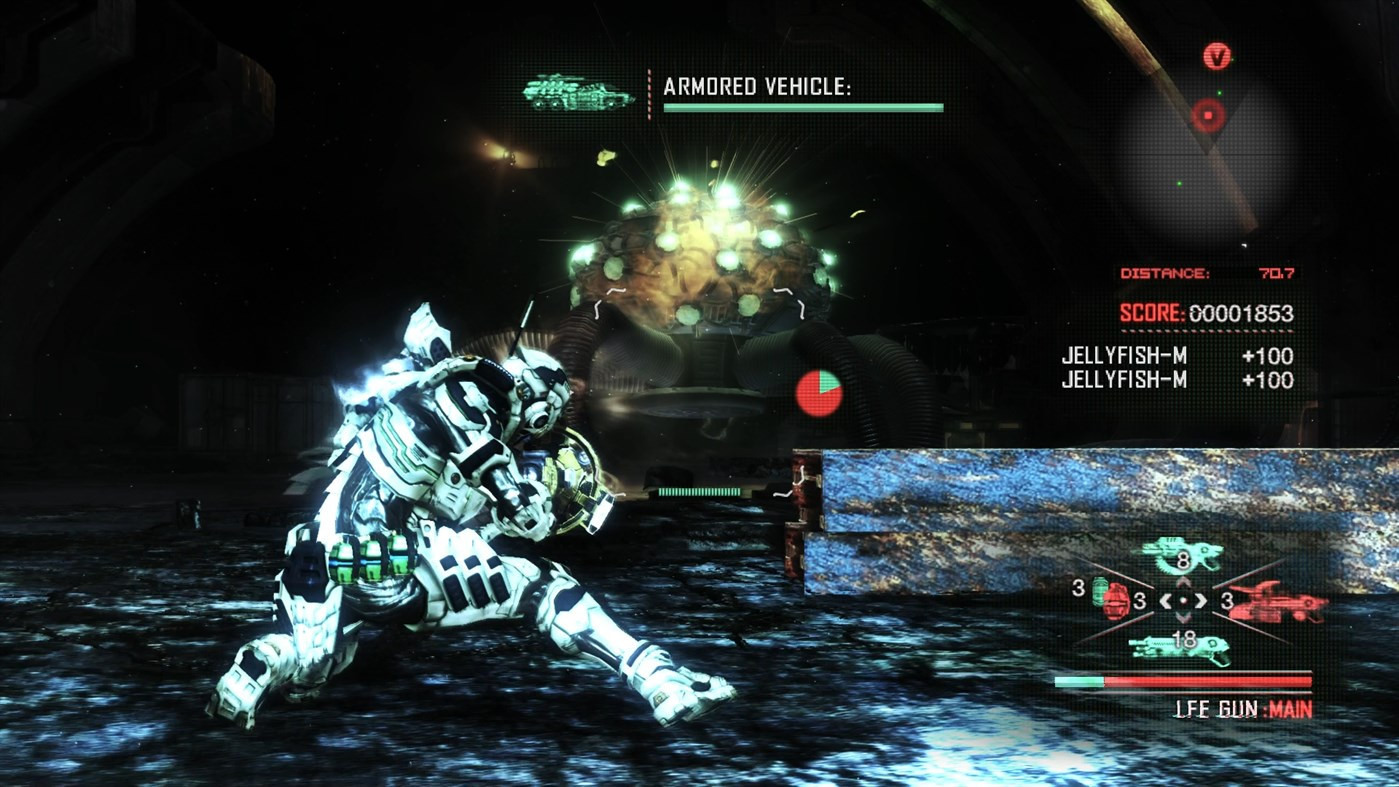Choose the bottom weapon showing 18 ammo
This screenshot has height=787, width=1399.
tap(1181, 647)
